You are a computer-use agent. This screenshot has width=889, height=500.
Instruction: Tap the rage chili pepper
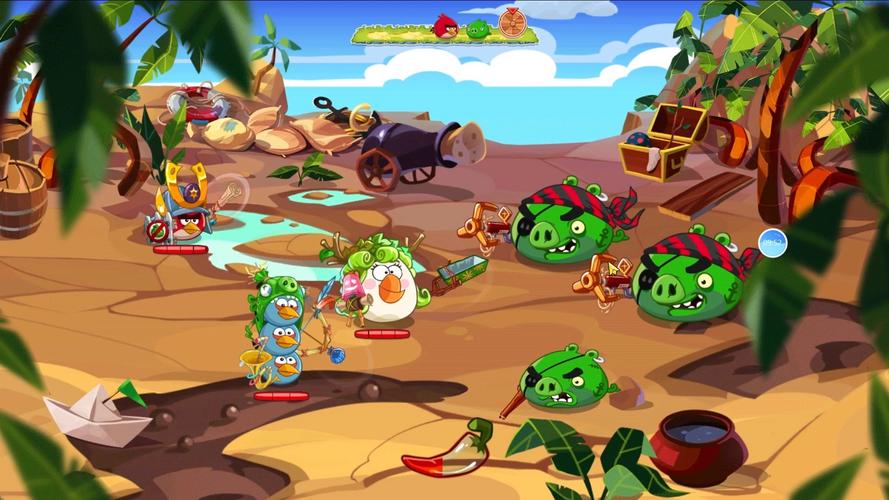pyautogui.click(x=447, y=454)
